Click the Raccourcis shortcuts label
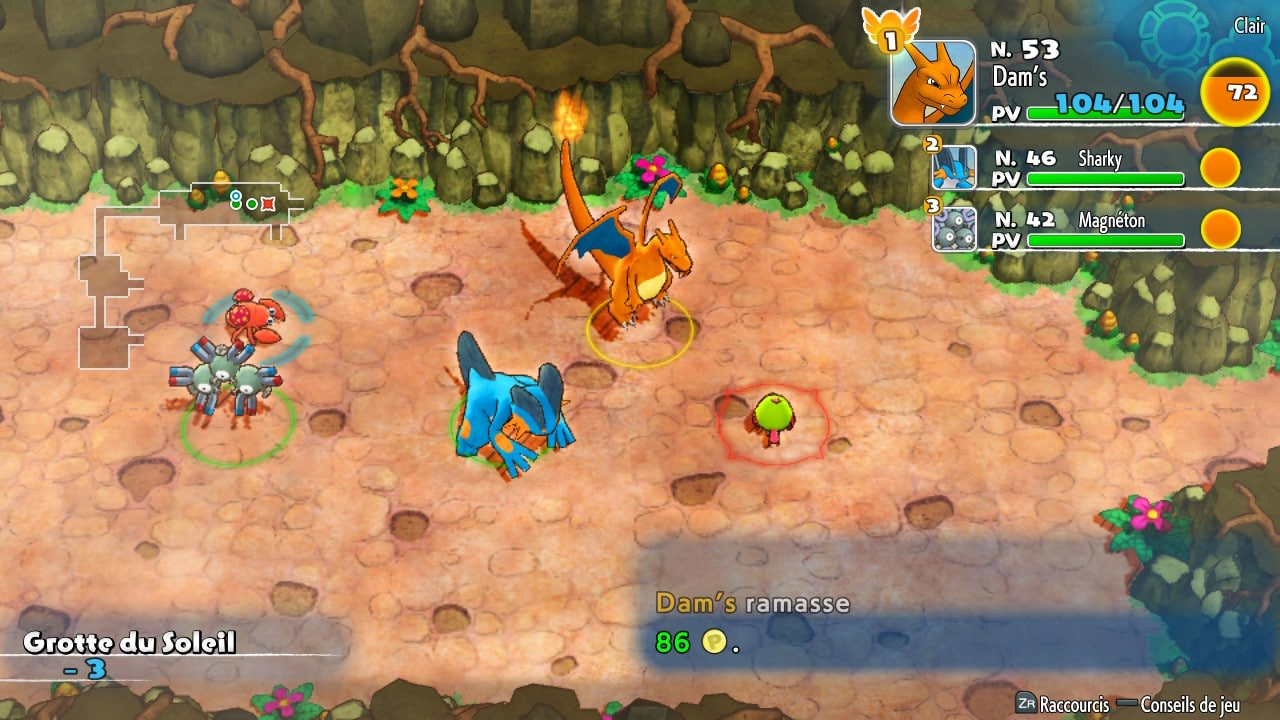1280x720 pixels. (1073, 704)
